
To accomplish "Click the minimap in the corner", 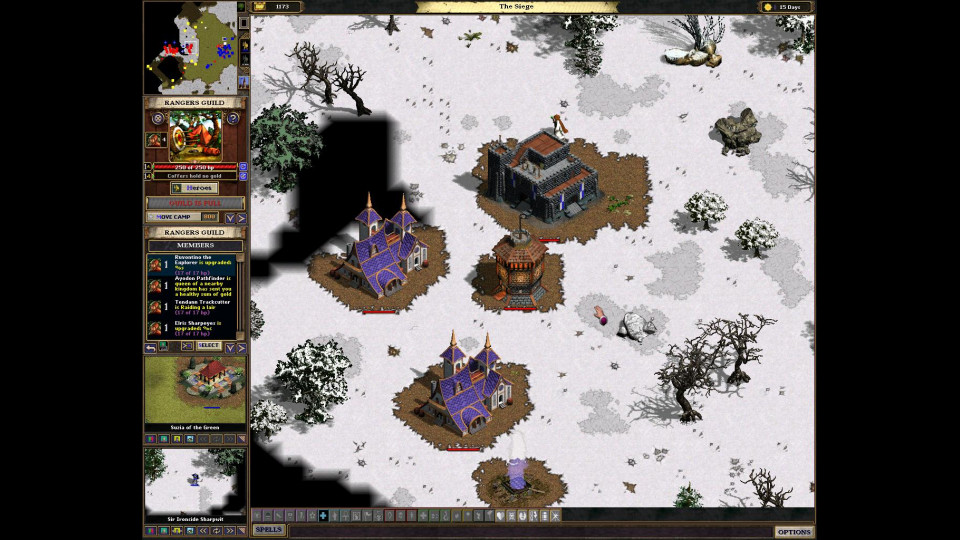I will (x=190, y=46).
